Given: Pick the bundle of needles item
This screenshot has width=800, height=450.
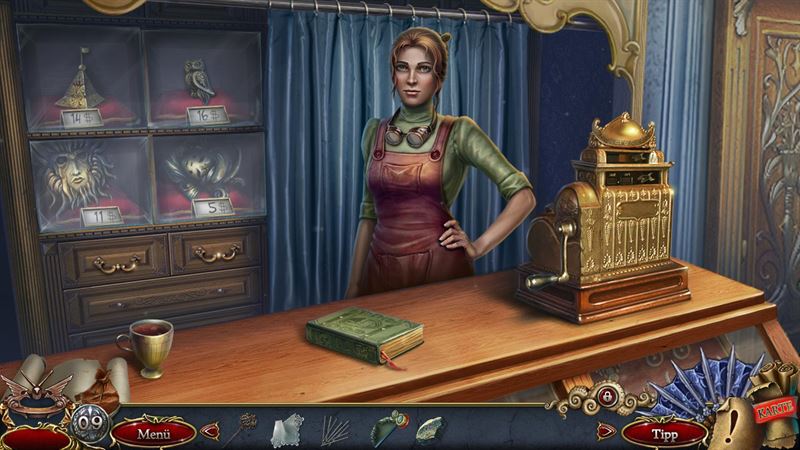Looking at the screenshot, I should tap(334, 431).
